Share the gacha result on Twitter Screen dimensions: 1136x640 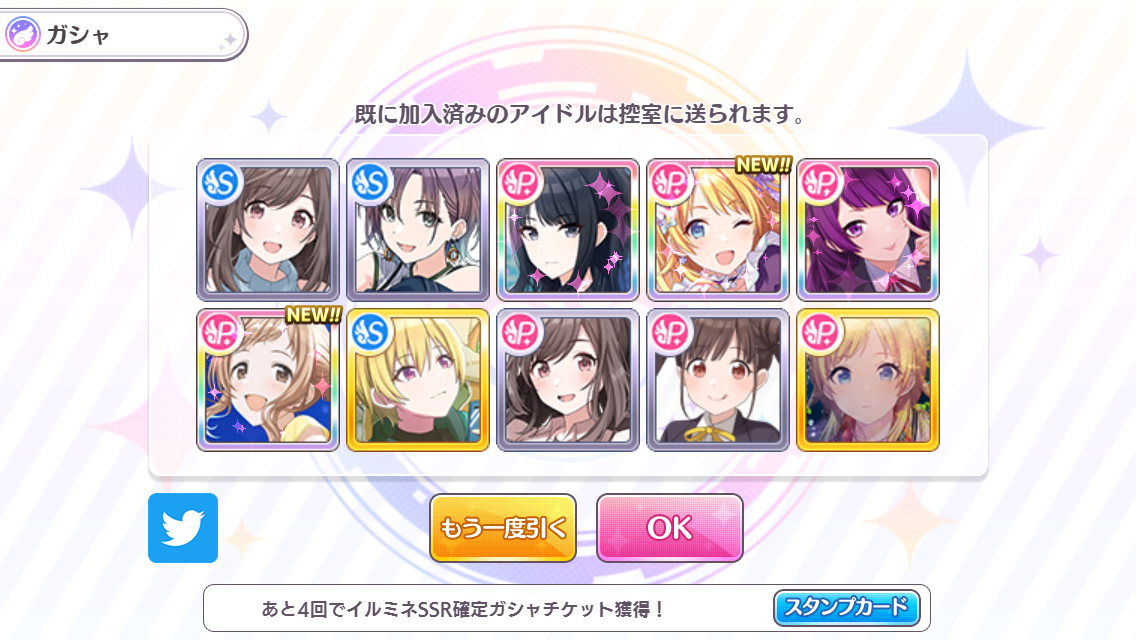click(182, 528)
